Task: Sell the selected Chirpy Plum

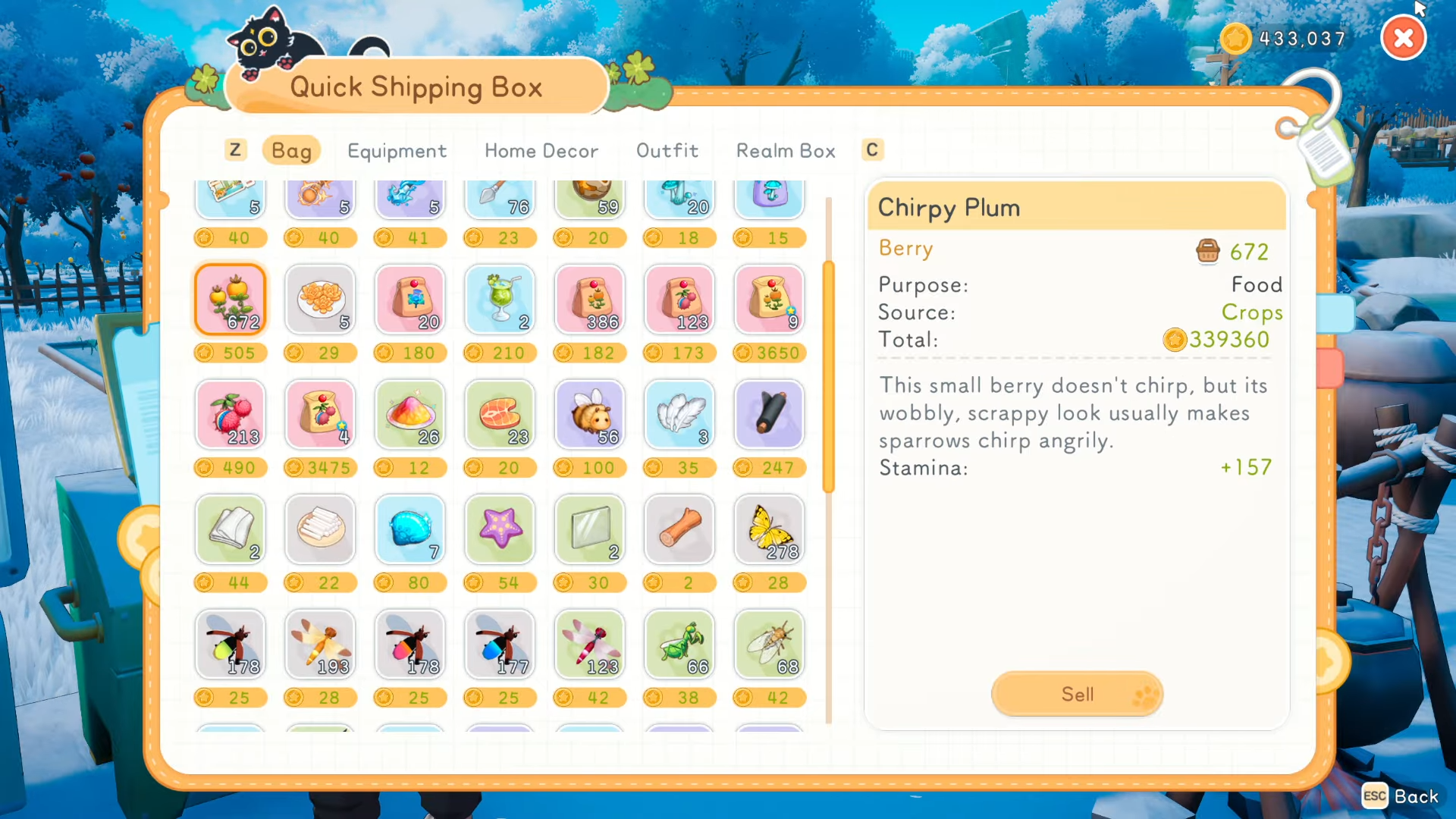Action: 1077,694
